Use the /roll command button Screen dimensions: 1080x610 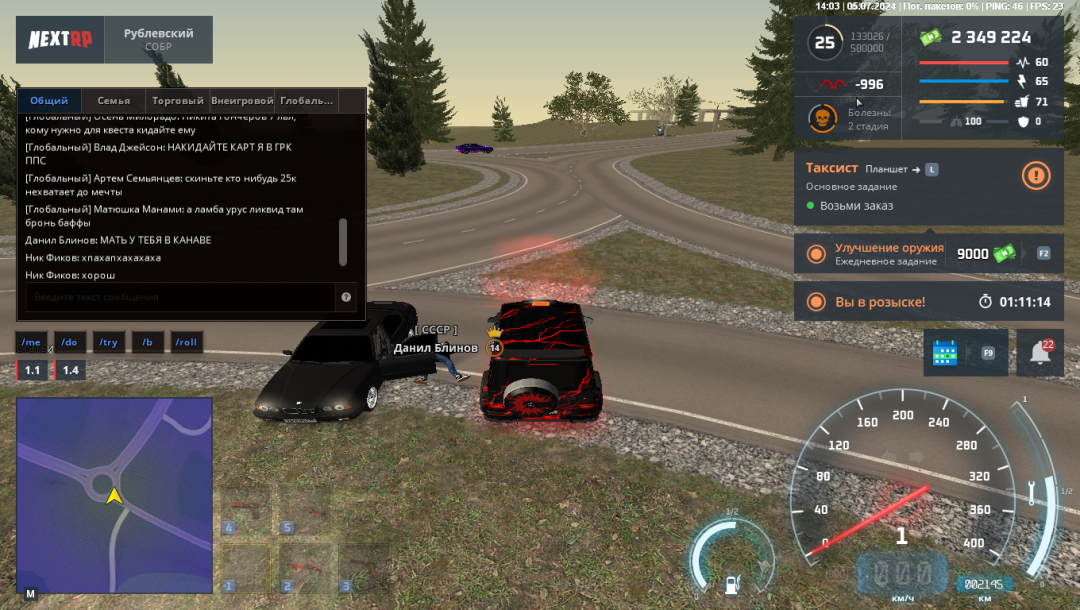tap(186, 342)
